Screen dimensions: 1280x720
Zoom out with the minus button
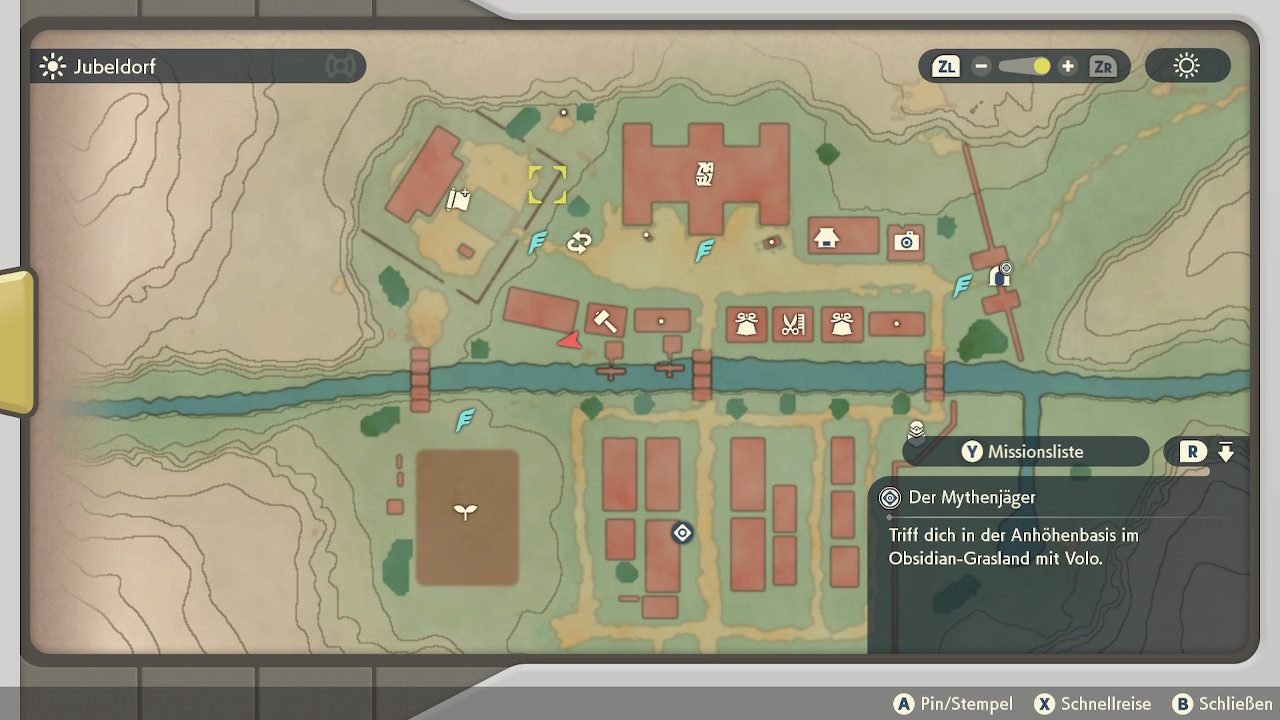[981, 67]
